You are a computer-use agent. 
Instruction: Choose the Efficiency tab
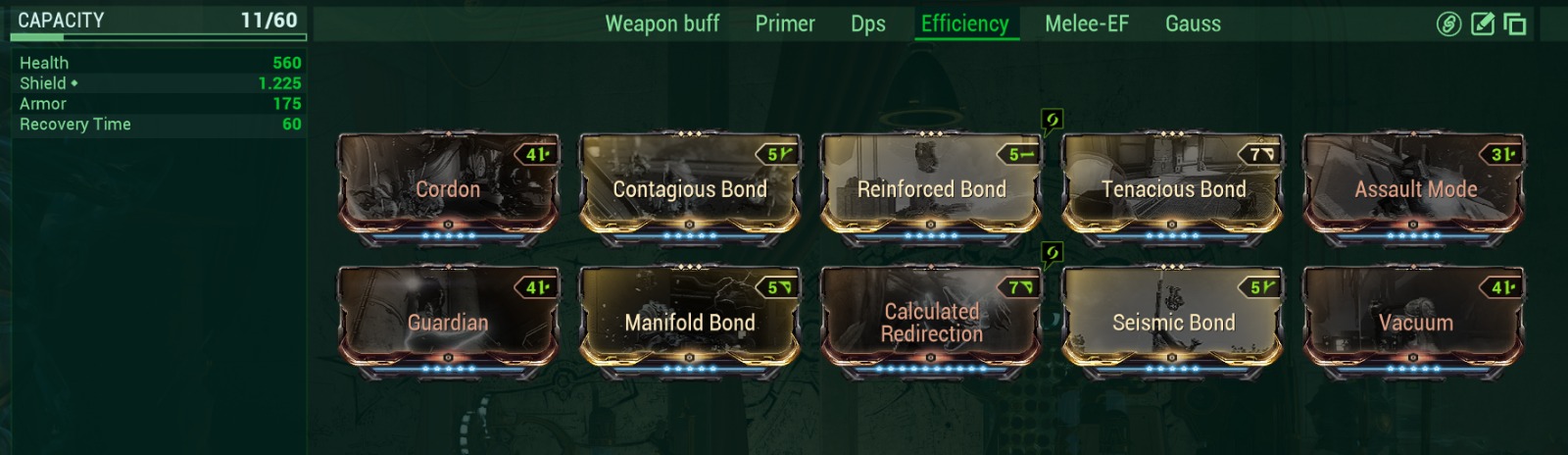pos(965,24)
